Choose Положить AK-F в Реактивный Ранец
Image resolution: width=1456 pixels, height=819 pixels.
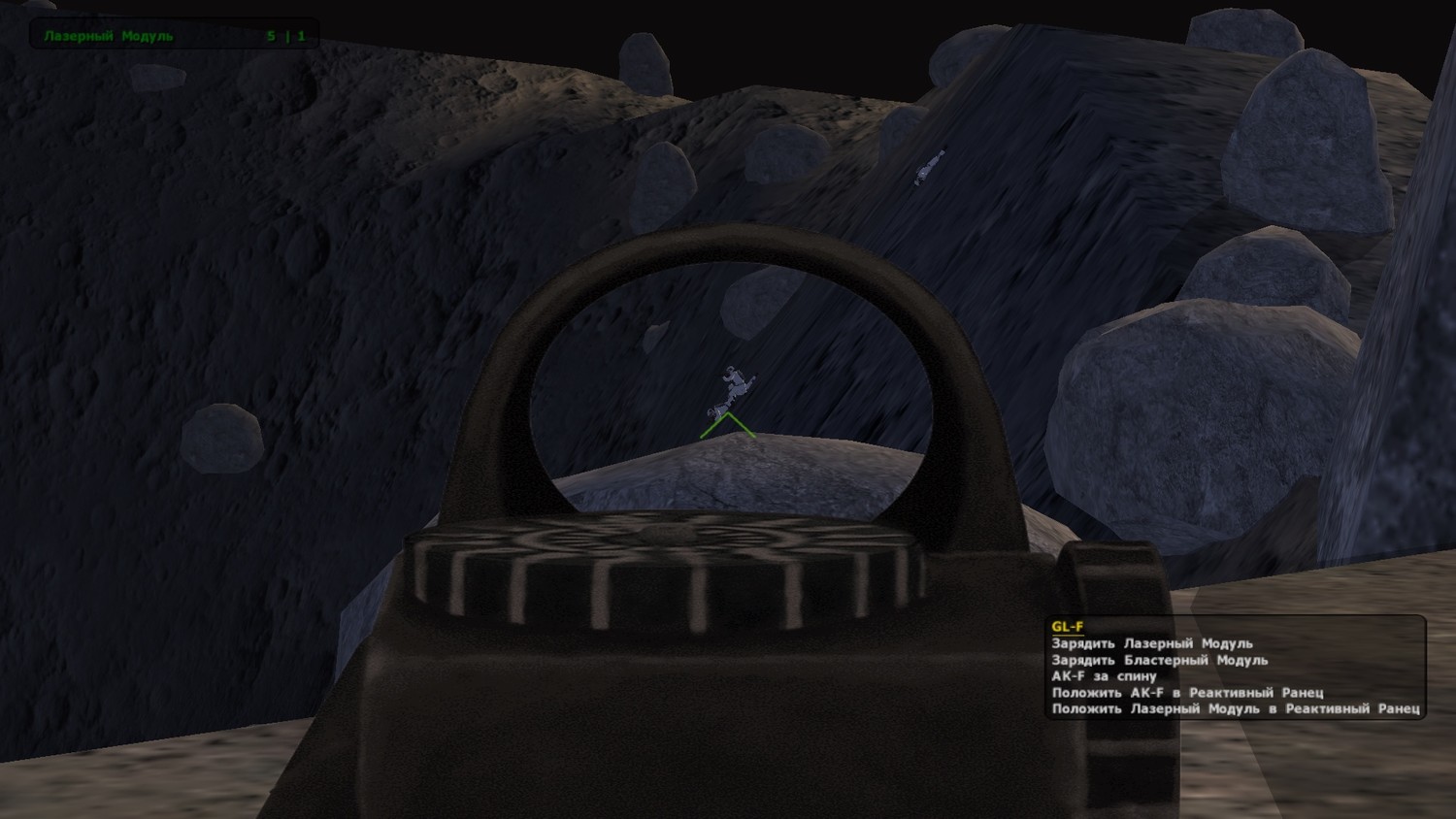[x=1187, y=693]
